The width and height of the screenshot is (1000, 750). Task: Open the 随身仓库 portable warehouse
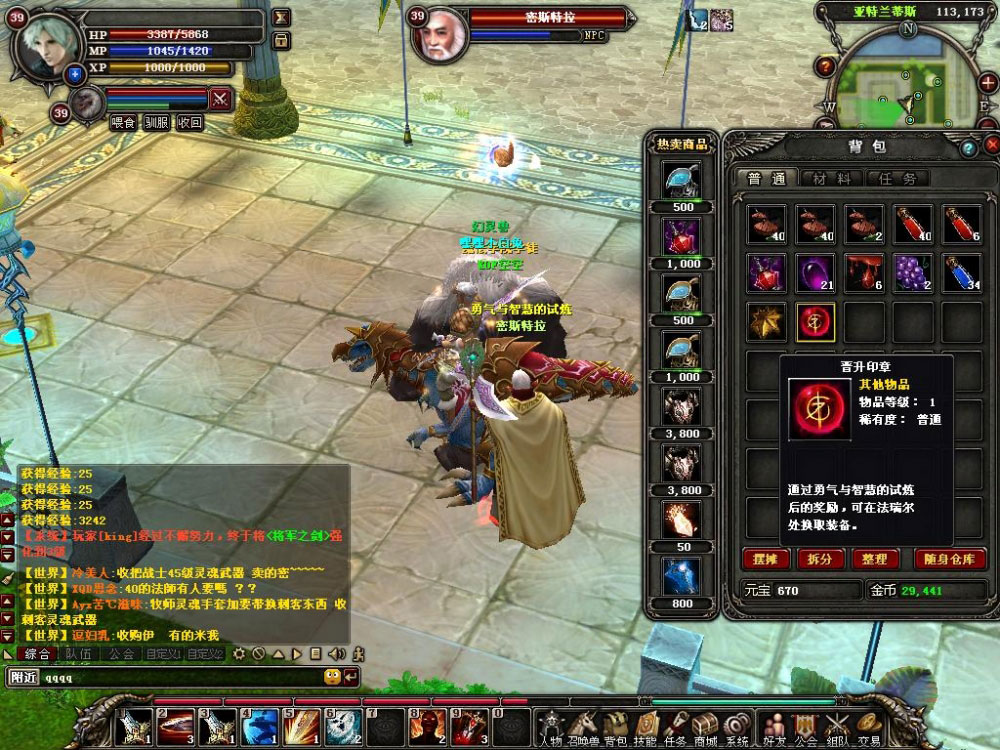coord(950,558)
